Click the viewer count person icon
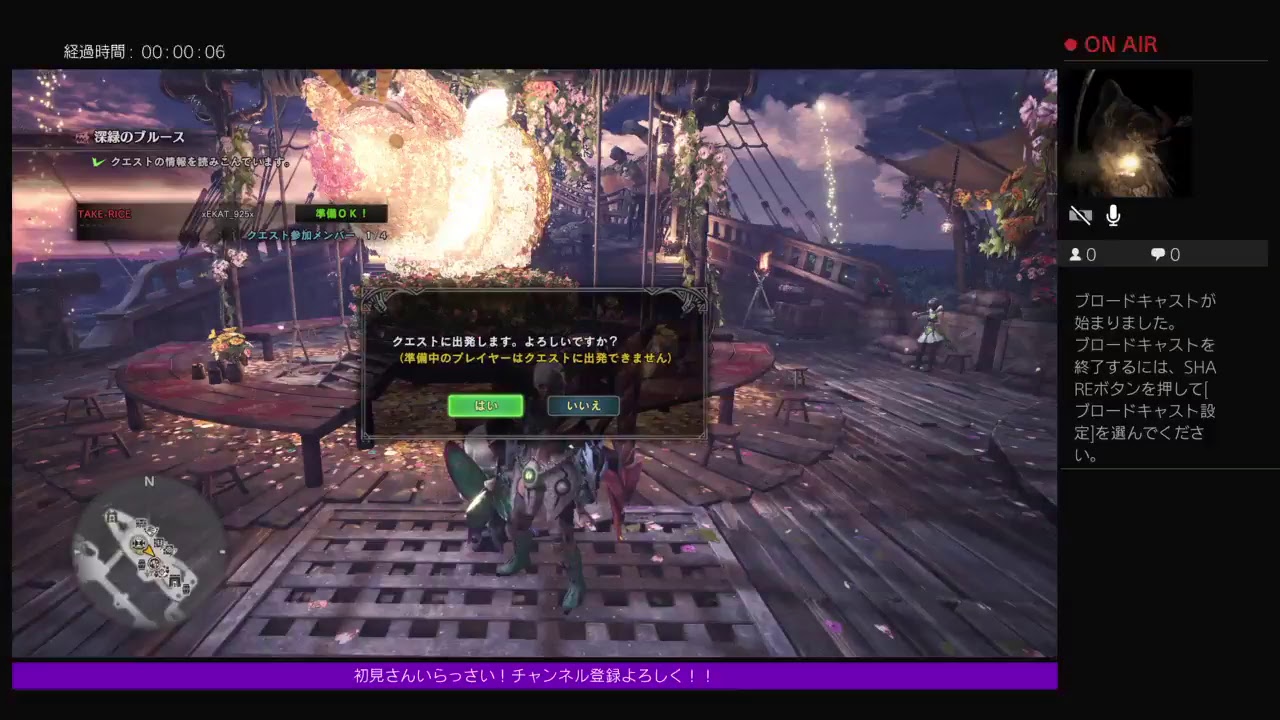 click(x=1078, y=254)
